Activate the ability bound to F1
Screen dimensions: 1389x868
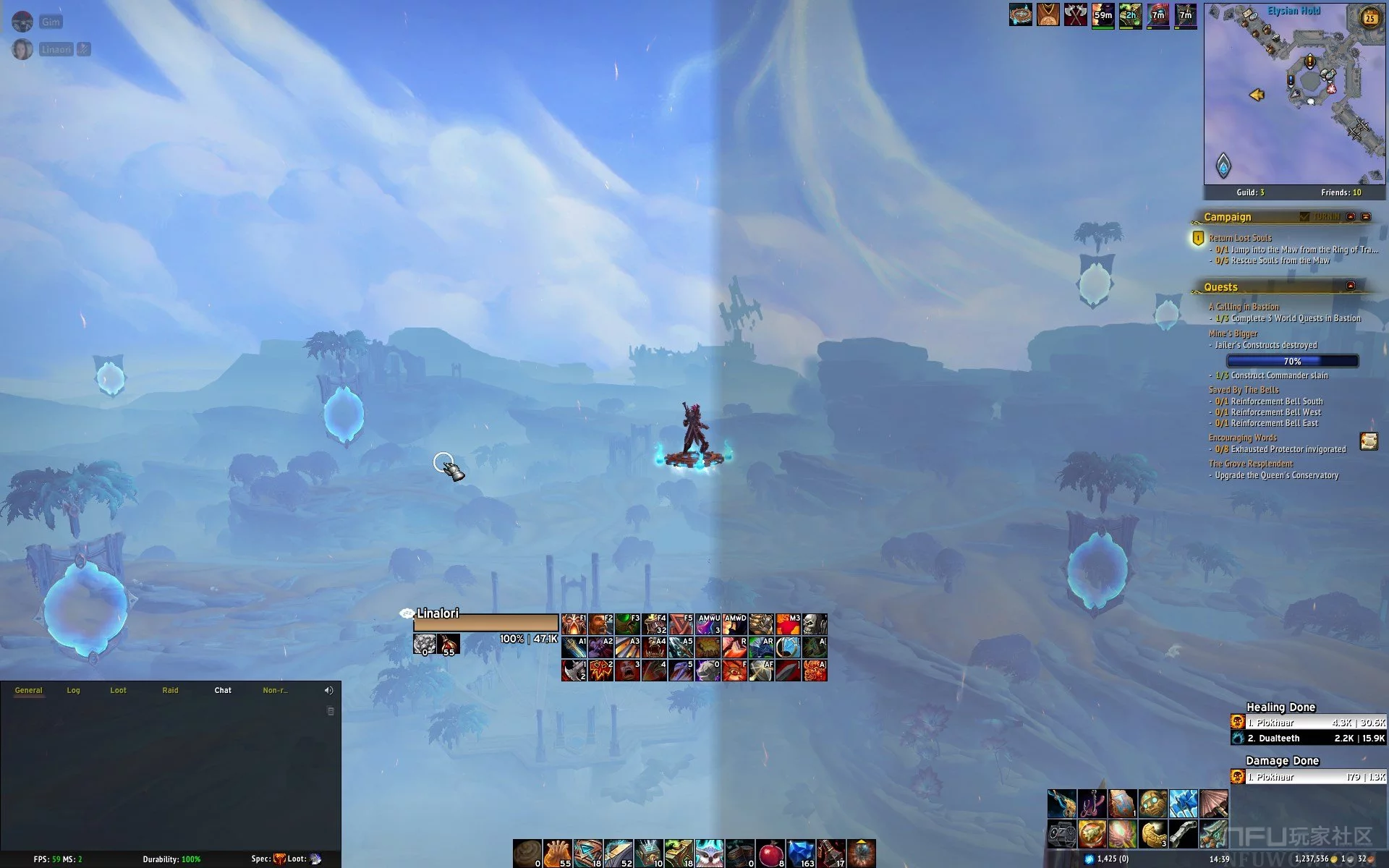point(574,624)
